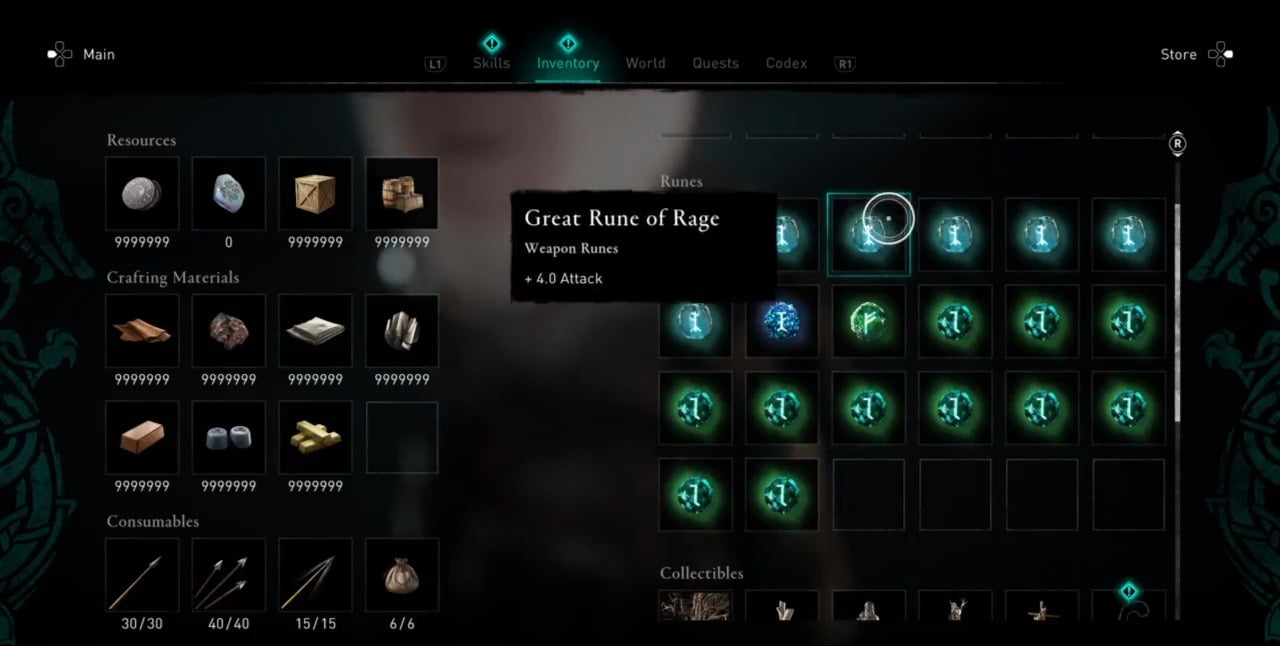Select the gold ingots material slot
The height and width of the screenshot is (646, 1280).
tap(315, 437)
